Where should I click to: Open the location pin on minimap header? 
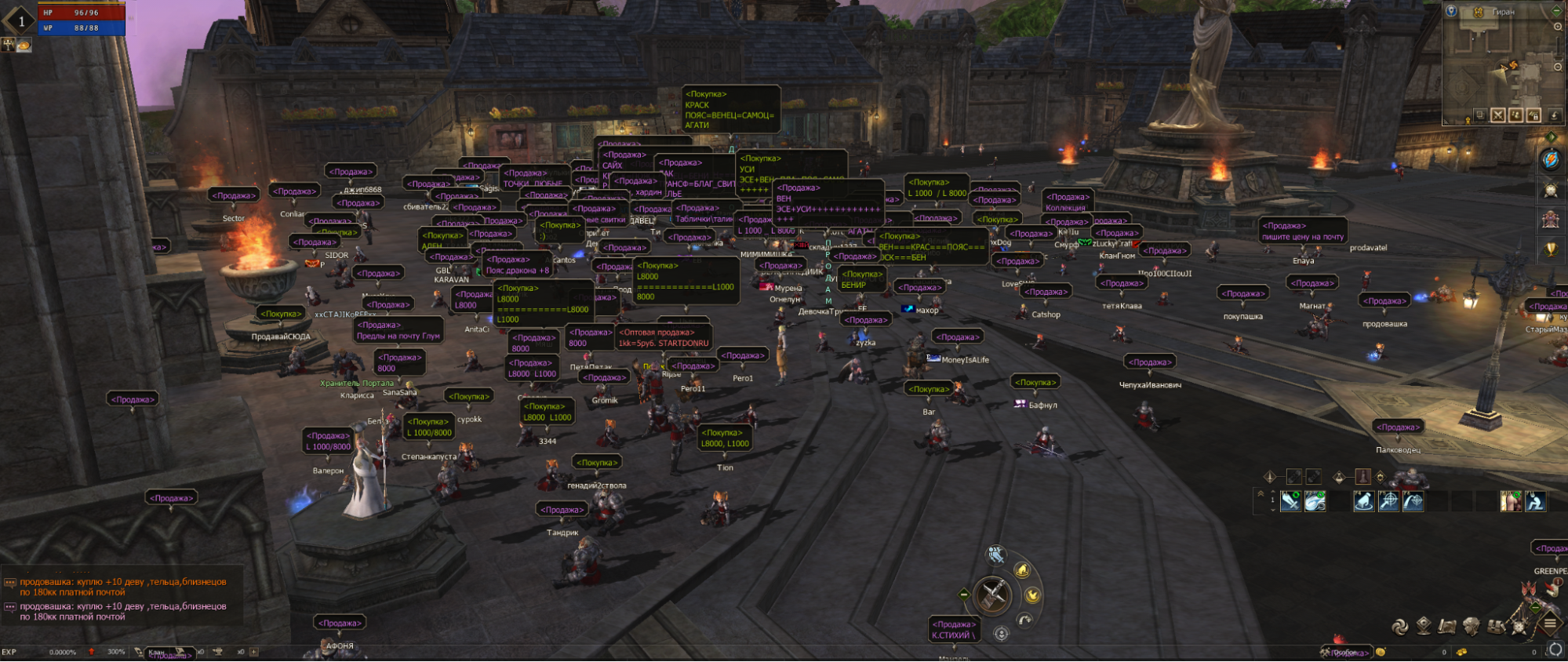[1451, 11]
